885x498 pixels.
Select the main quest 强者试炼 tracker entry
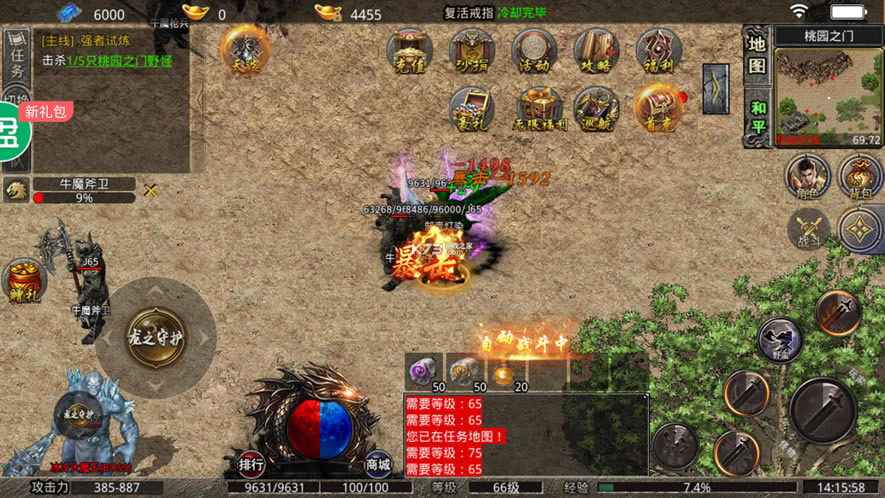tap(105, 51)
